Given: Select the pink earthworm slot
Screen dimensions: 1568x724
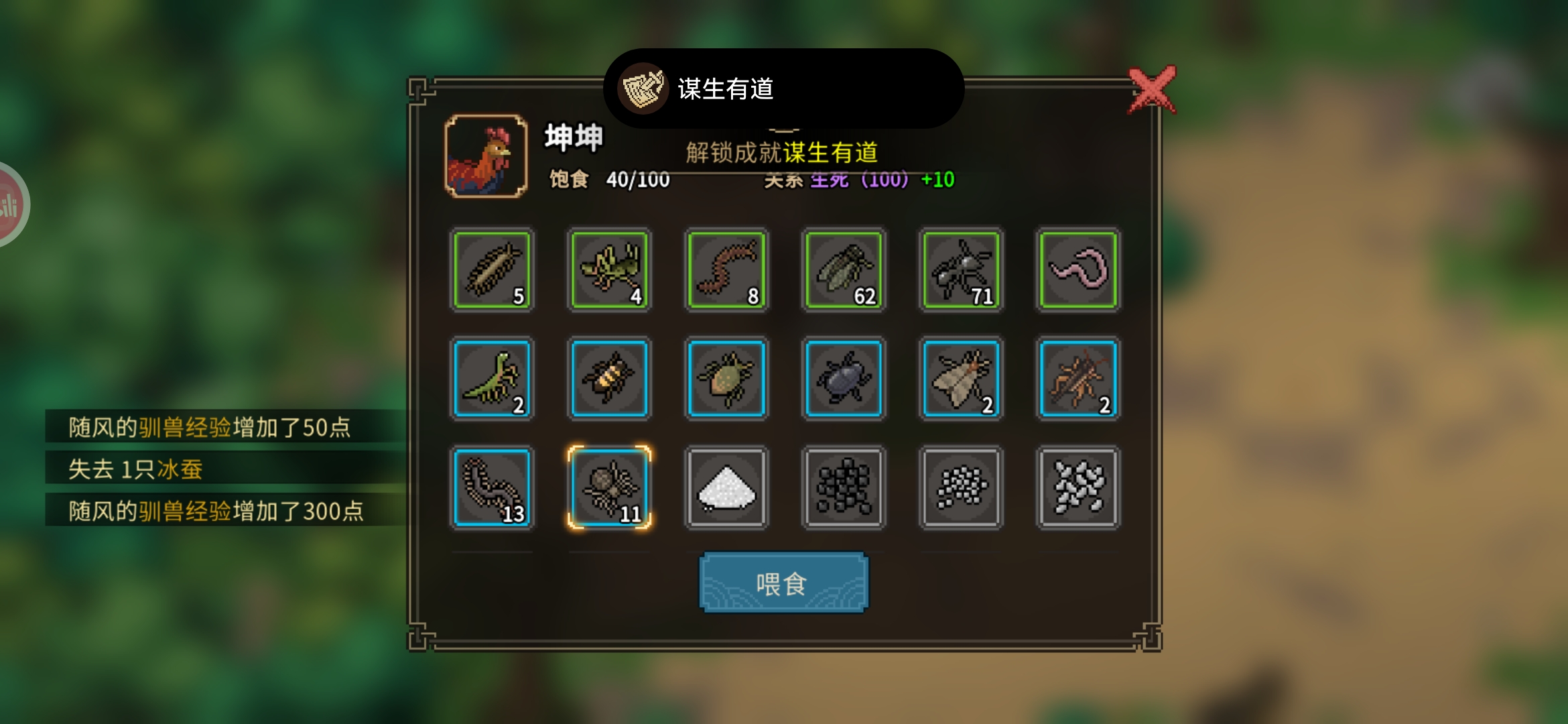Looking at the screenshot, I should (x=1077, y=269).
